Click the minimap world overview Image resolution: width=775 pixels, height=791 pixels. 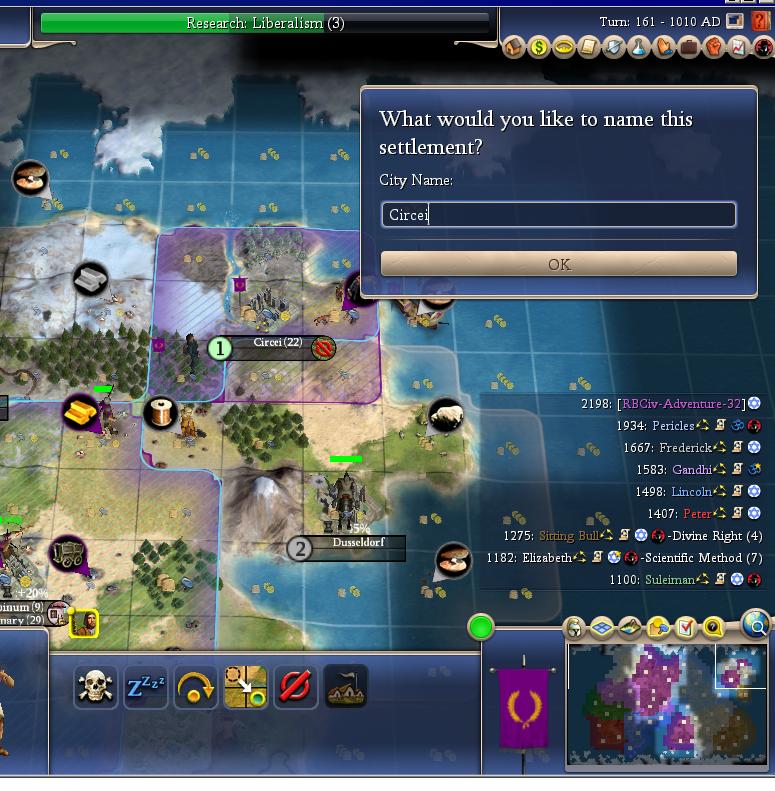[665, 704]
